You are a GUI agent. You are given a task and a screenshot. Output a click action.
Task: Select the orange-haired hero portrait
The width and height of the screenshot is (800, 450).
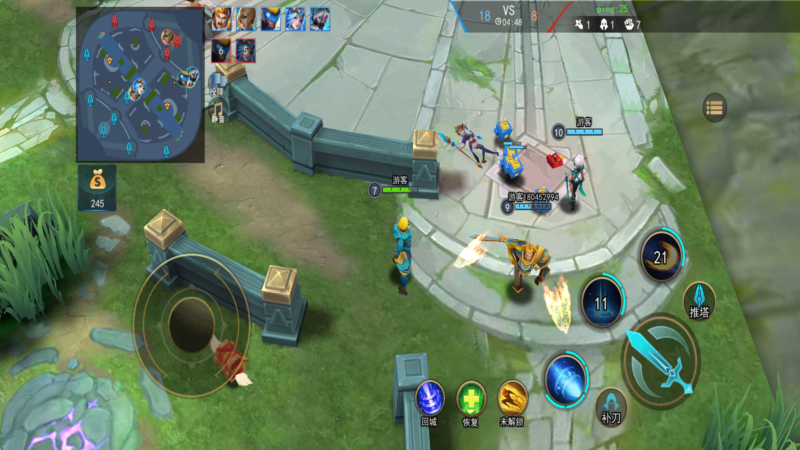click(x=221, y=19)
